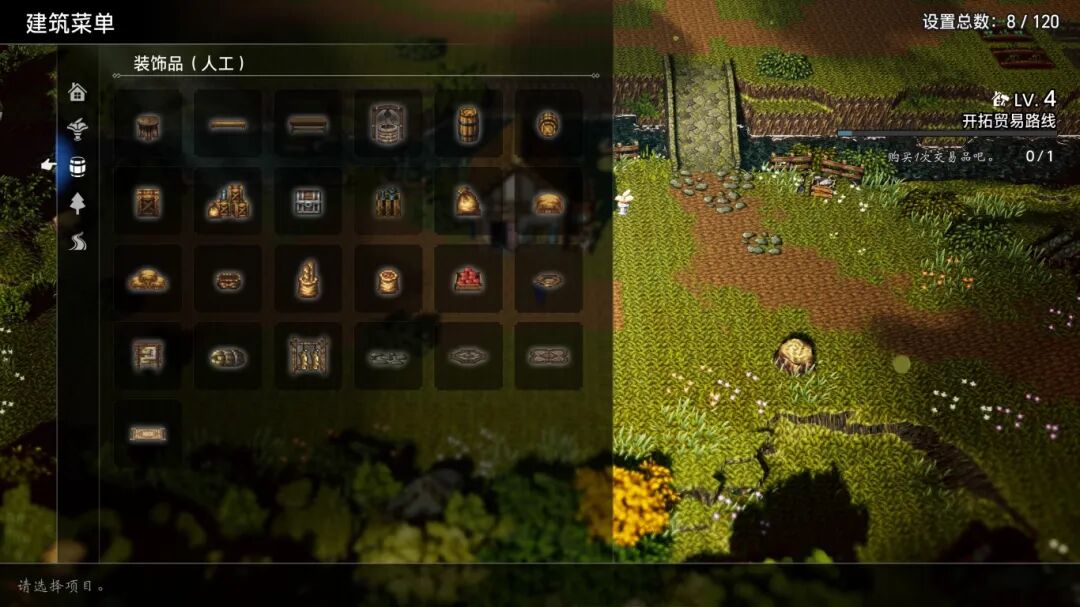Choose the round wooden table decoration
This screenshot has width=1080, height=607.
[x=148, y=124]
